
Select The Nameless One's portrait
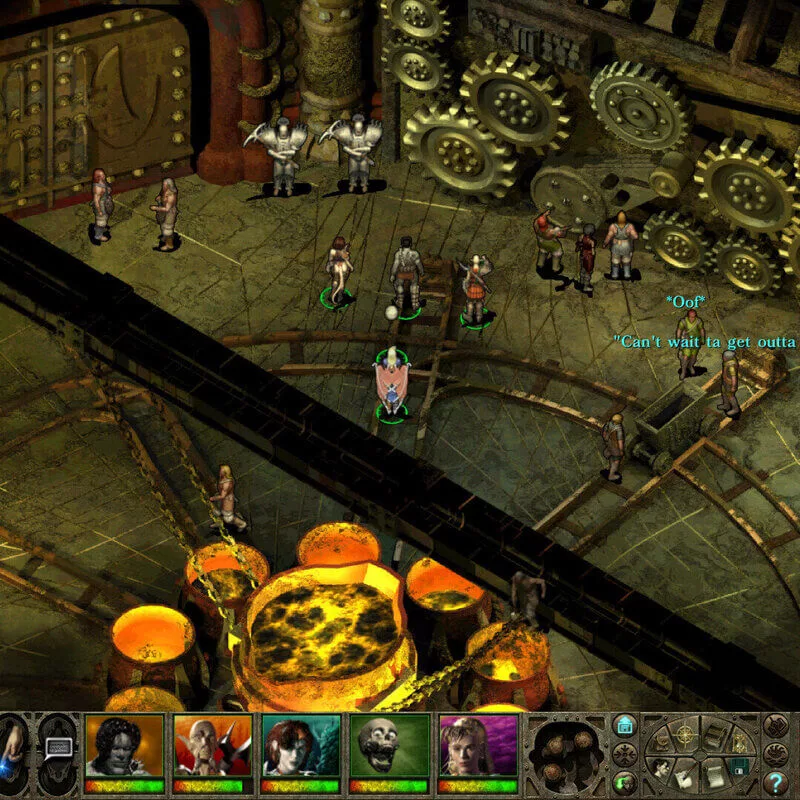(x=124, y=746)
